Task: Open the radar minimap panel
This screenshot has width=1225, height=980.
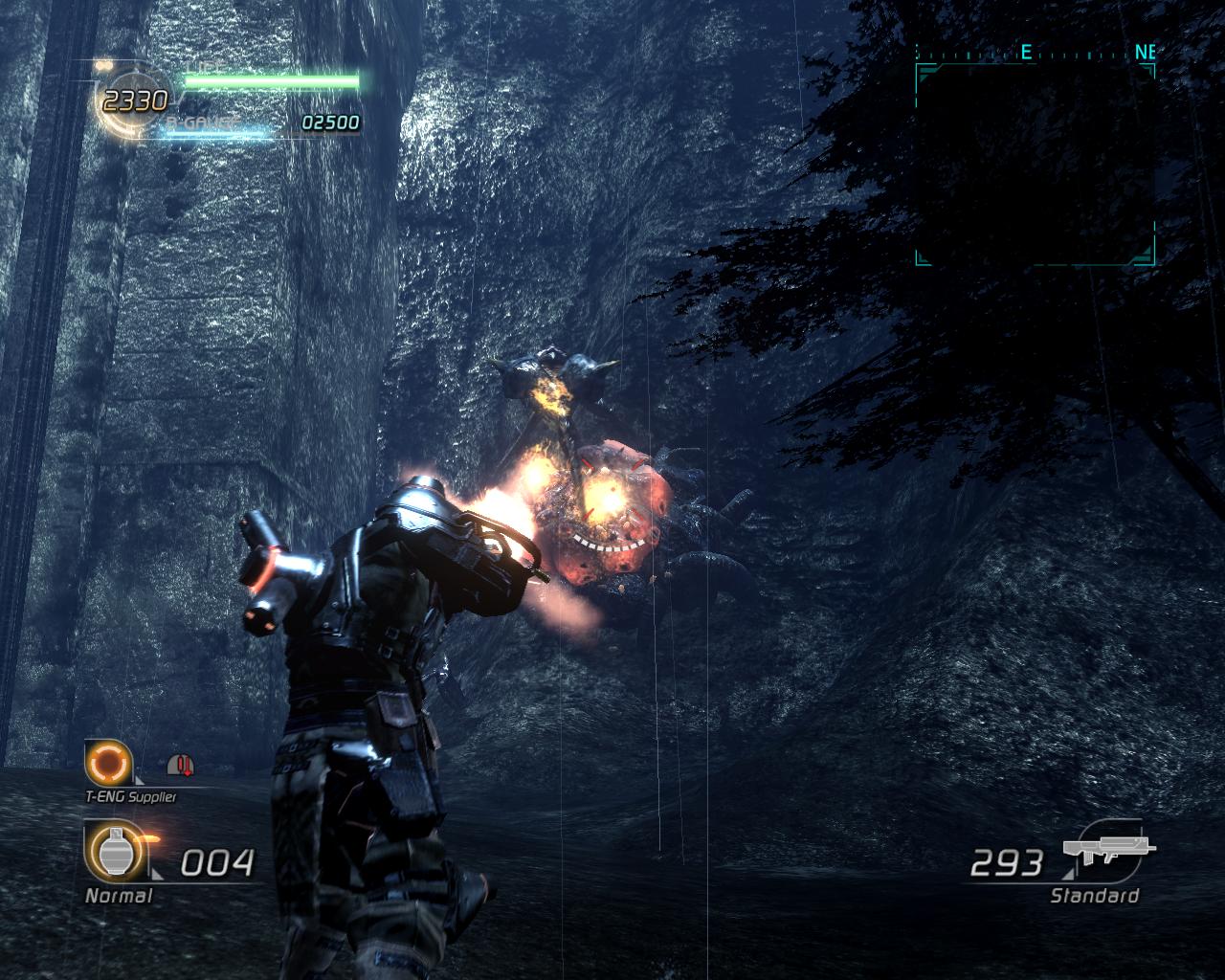Action: (1035, 165)
